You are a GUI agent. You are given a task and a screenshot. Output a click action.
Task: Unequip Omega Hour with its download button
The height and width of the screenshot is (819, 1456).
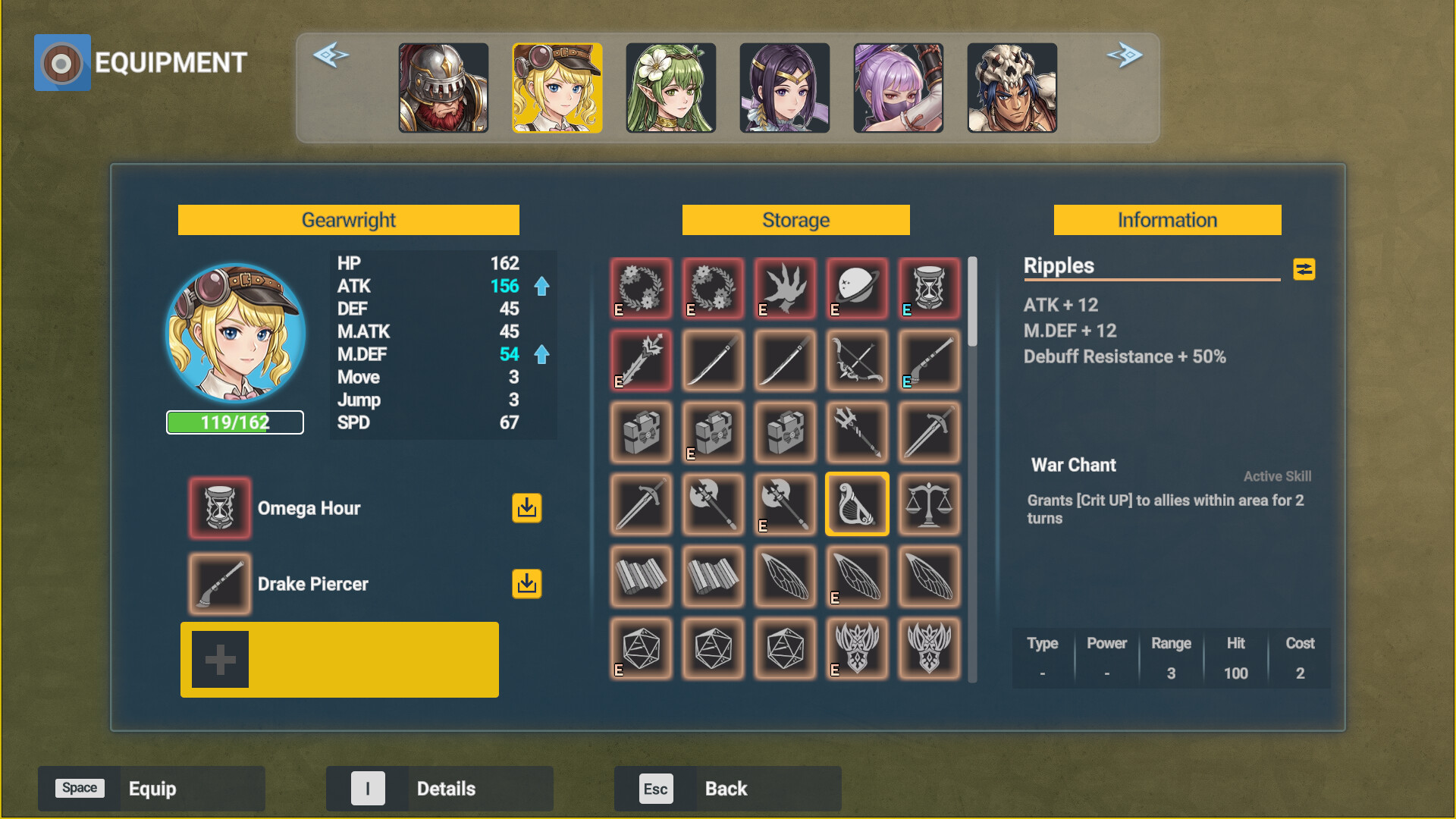pos(527,508)
